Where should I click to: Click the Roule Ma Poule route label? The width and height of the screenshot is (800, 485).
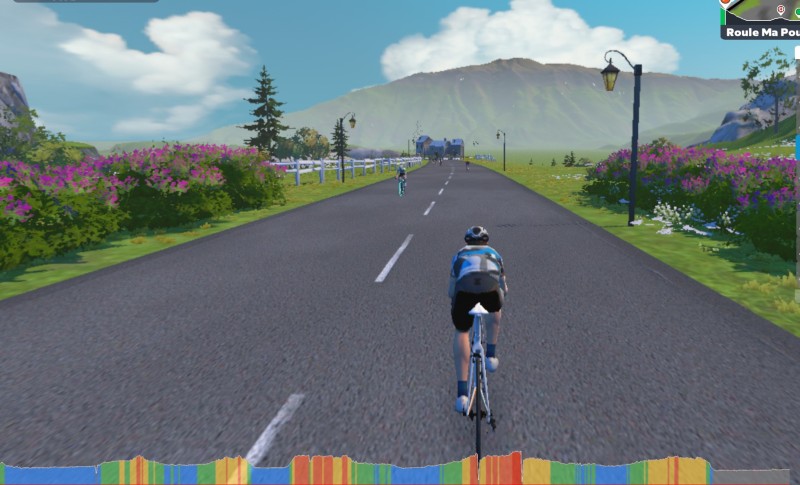(x=762, y=32)
